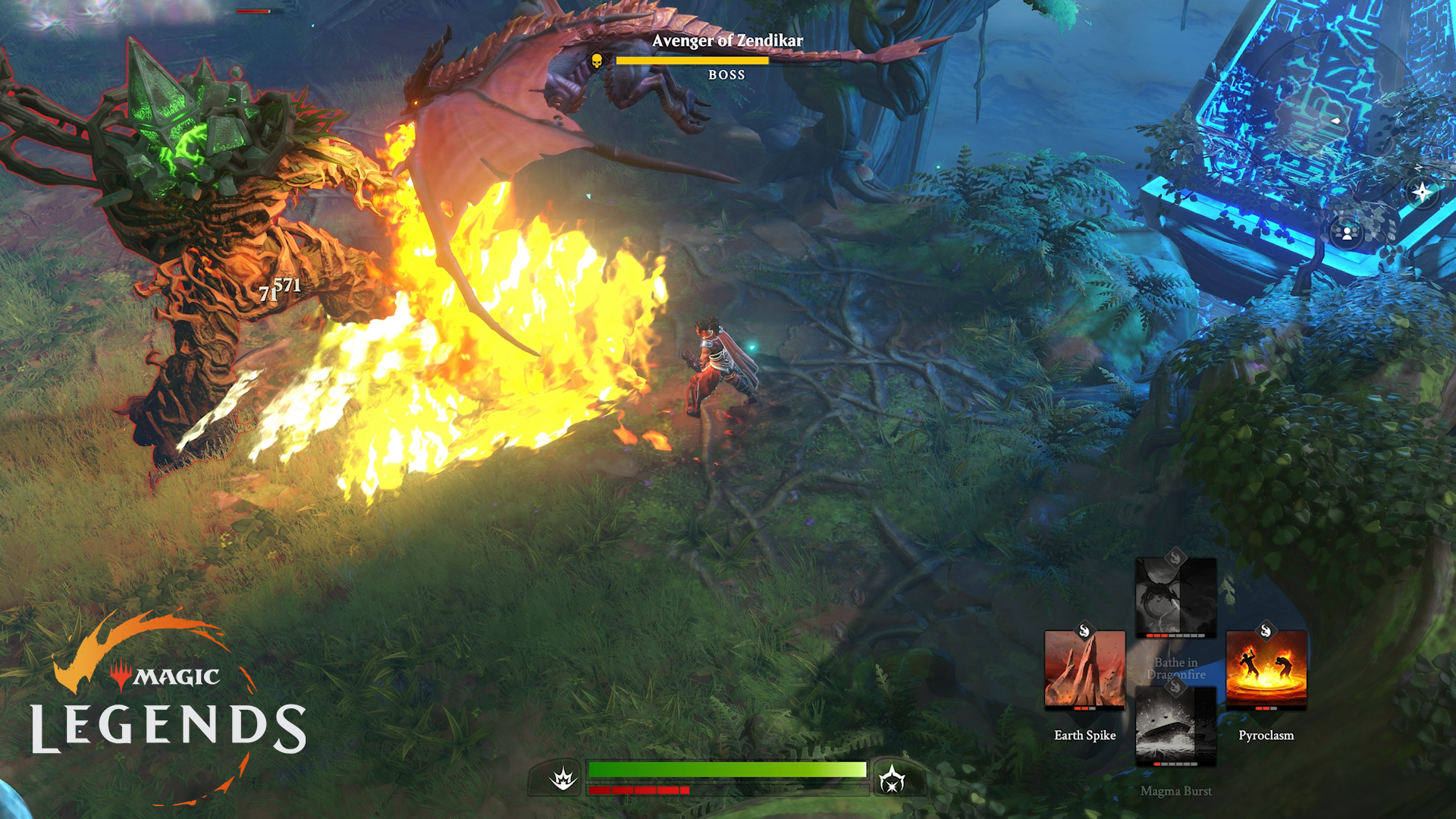This screenshot has height=819, width=1456.
Task: Select the Pyroclasm spell card
Action: tap(1266, 670)
